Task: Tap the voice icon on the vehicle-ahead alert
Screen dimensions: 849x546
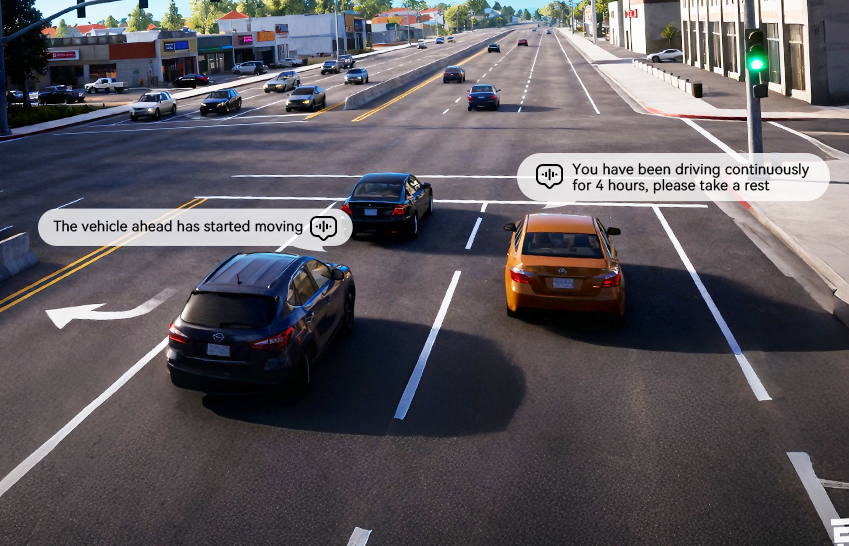Action: pos(323,227)
